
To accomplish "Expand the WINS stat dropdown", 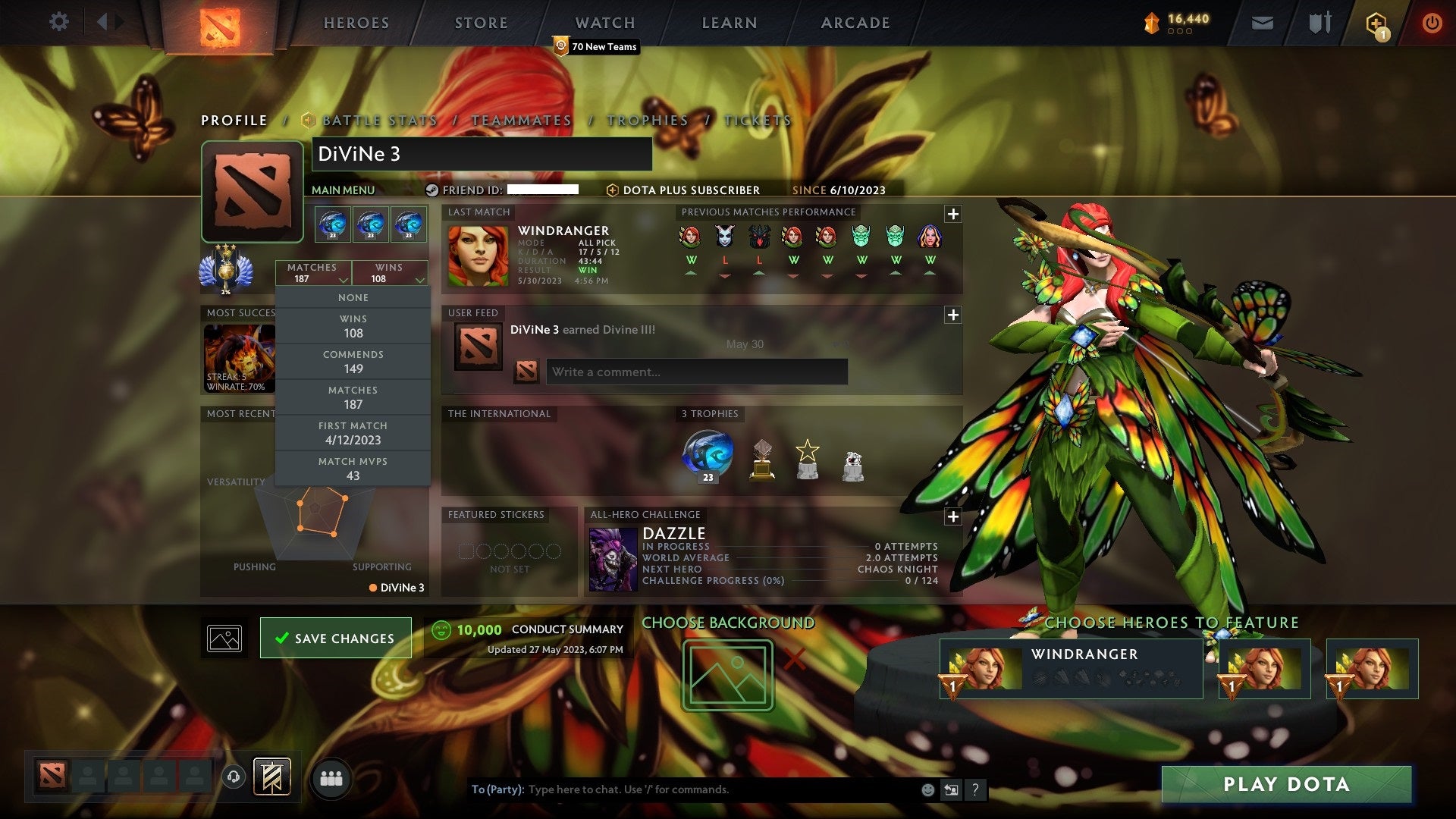I will [x=391, y=273].
